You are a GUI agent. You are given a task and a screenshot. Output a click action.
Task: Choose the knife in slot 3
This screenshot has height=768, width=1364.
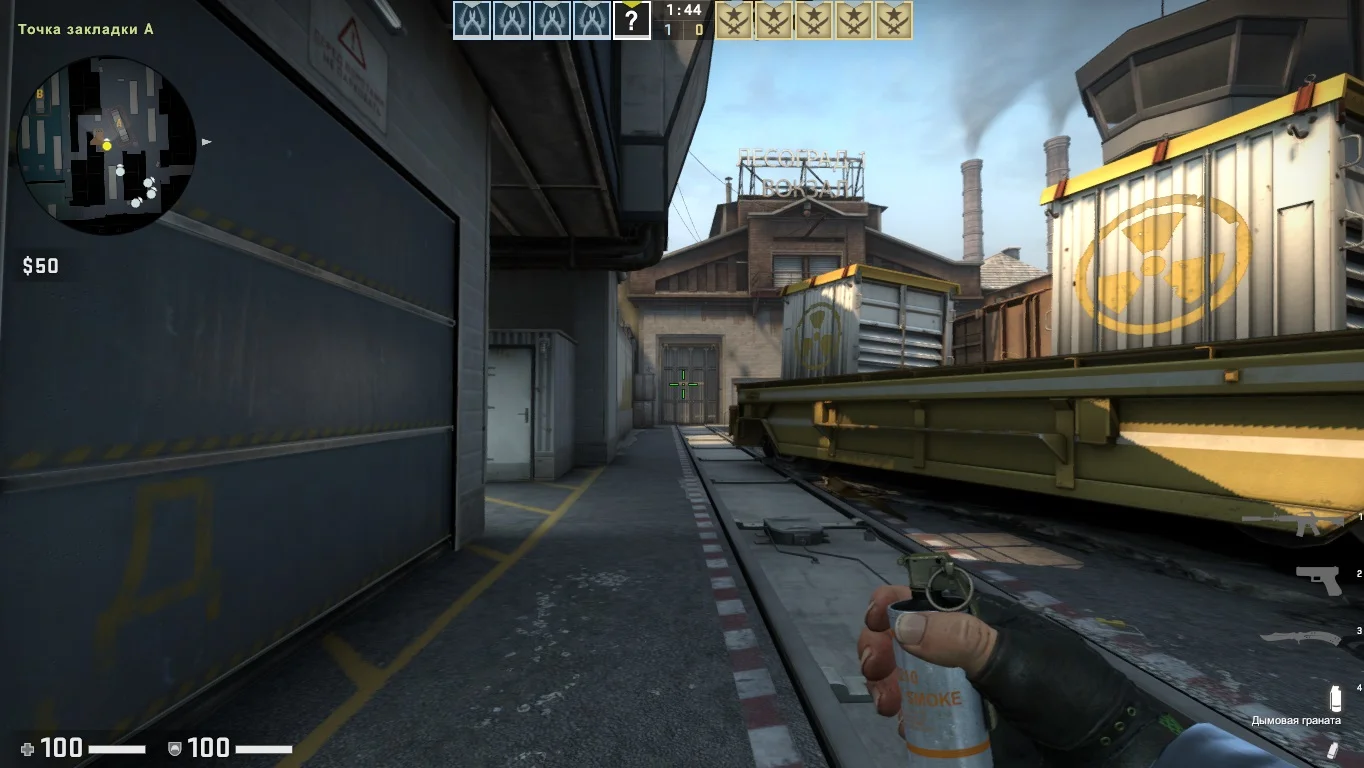pos(1298,637)
